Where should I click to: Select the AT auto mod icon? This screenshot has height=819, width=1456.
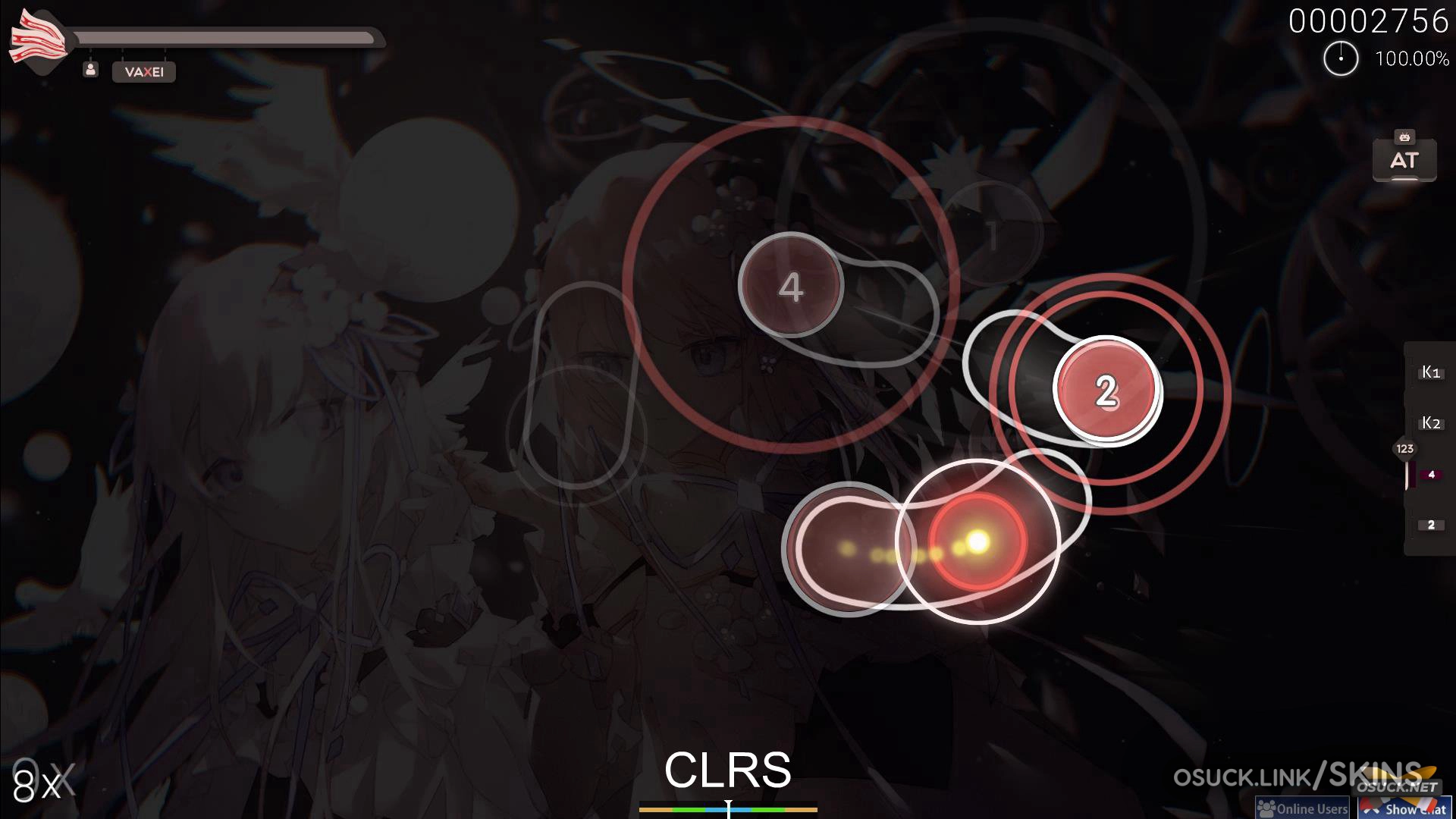[1404, 158]
